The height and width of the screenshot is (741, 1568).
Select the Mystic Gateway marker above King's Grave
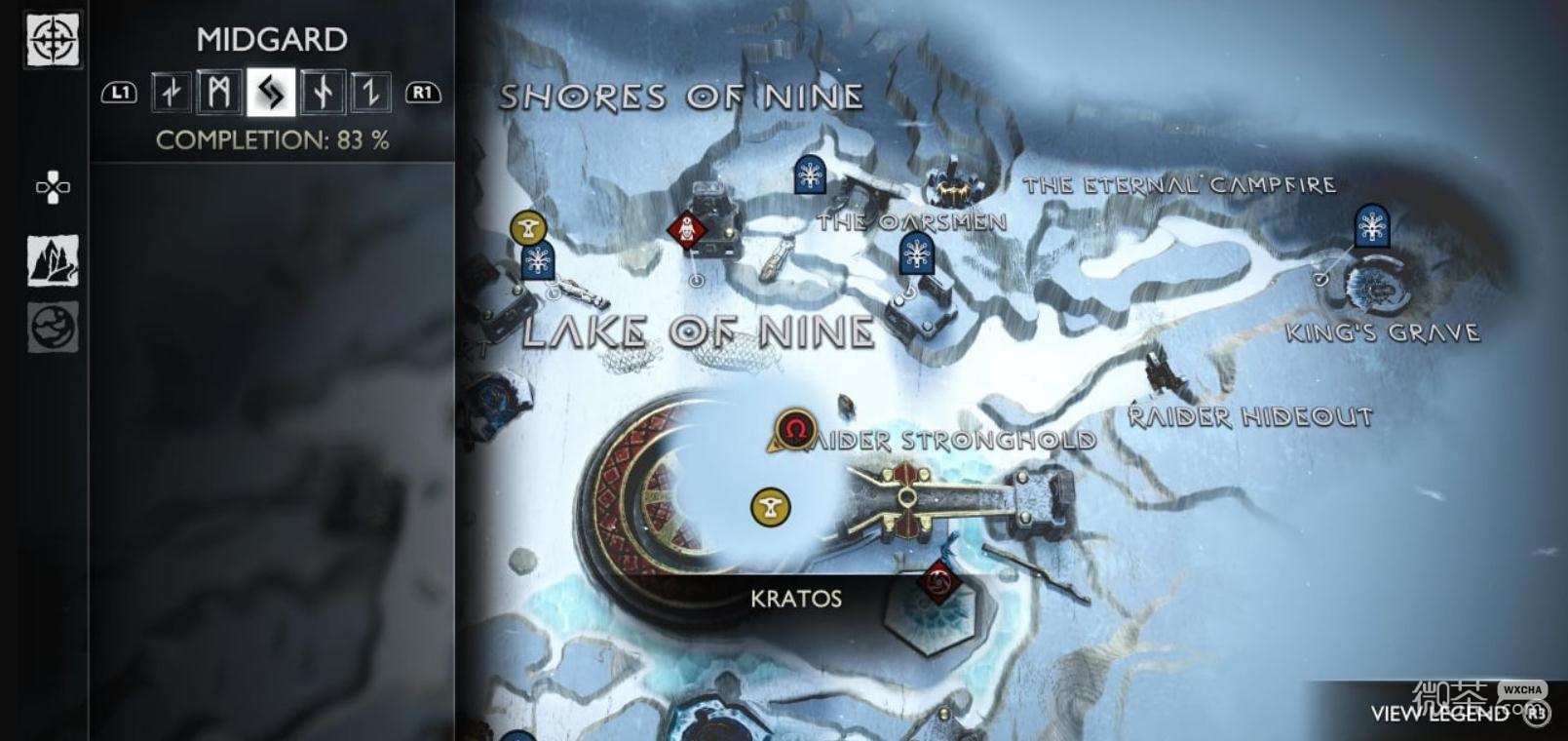pos(1372,226)
